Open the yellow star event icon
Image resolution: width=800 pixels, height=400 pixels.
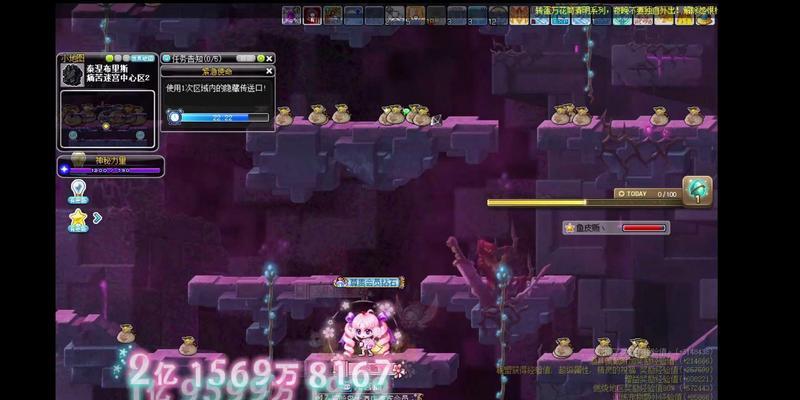78,216
